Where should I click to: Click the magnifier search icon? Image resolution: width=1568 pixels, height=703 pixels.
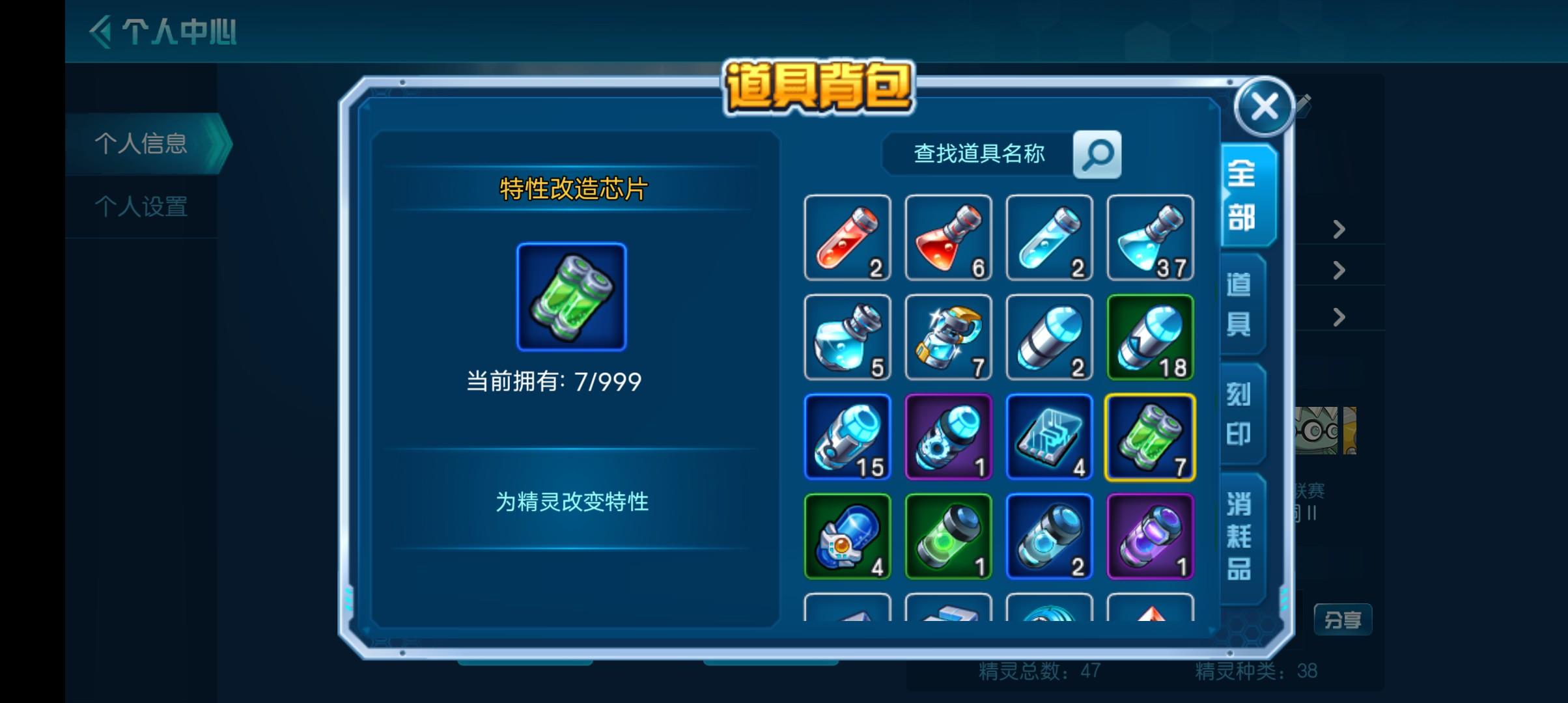pyautogui.click(x=1097, y=154)
